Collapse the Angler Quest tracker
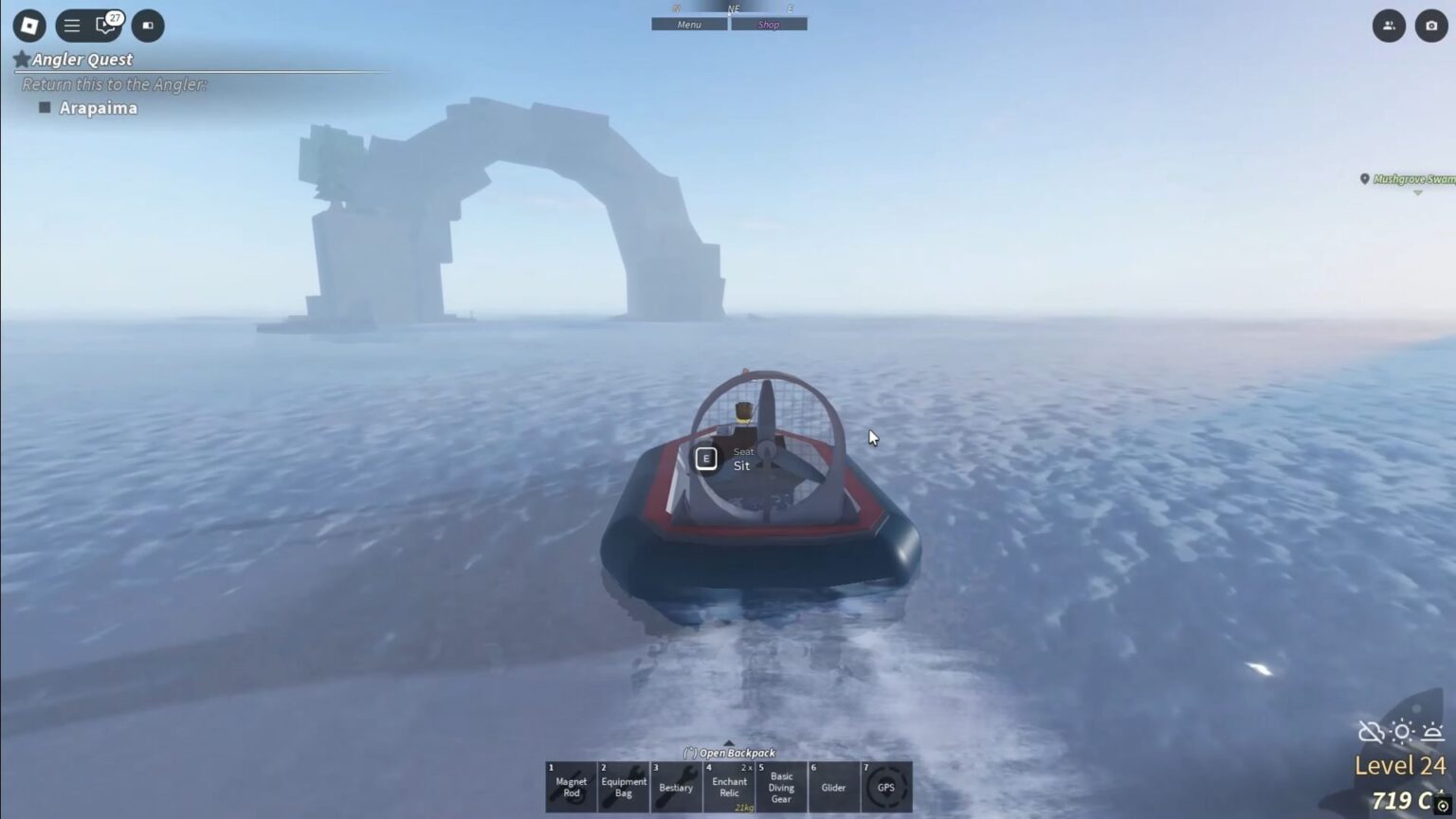The height and width of the screenshot is (819, 1456). [x=22, y=59]
